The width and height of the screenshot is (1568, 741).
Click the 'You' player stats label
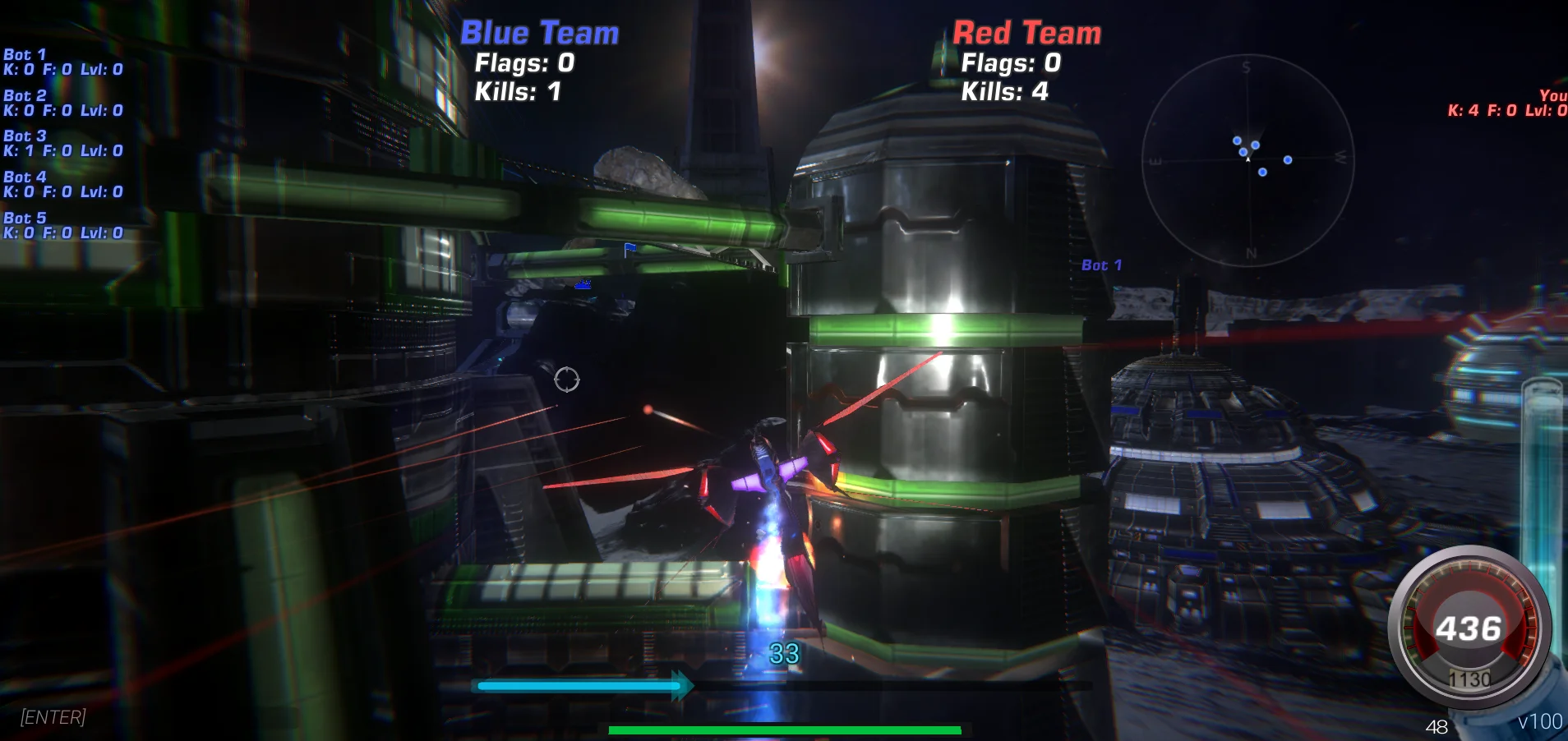(x=1550, y=96)
